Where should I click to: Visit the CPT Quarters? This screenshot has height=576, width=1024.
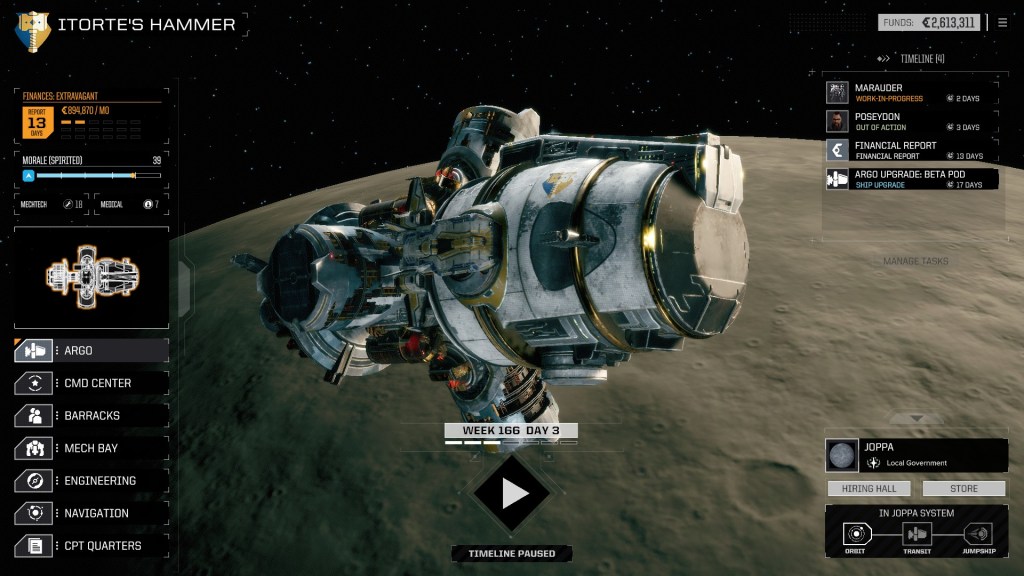point(91,546)
